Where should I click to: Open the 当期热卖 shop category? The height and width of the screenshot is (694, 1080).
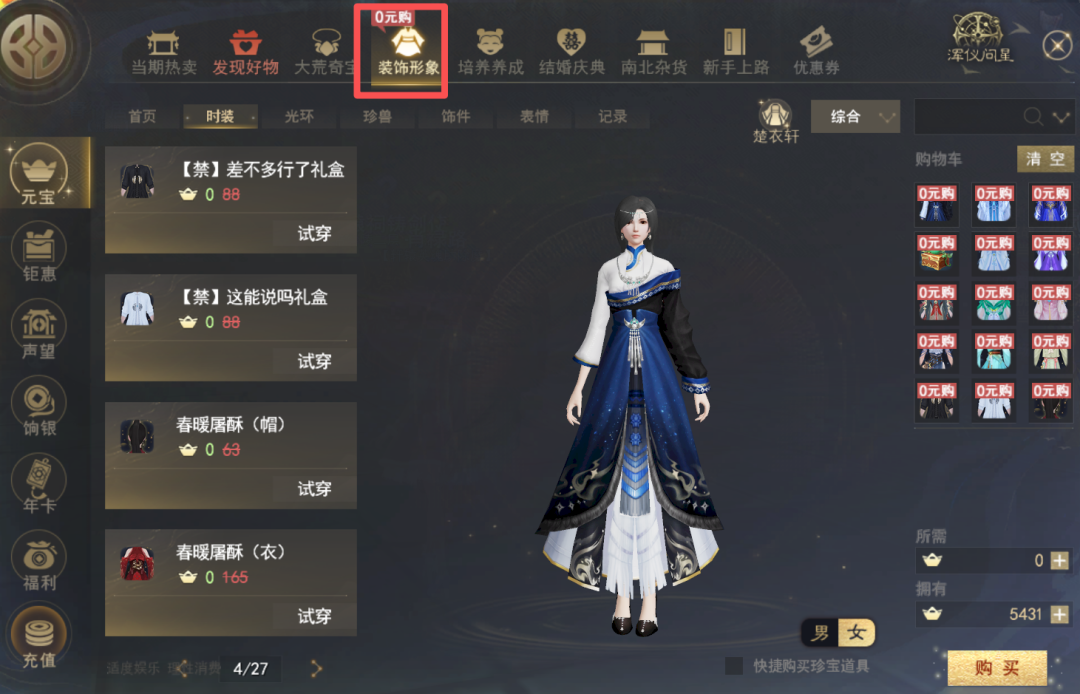click(163, 52)
